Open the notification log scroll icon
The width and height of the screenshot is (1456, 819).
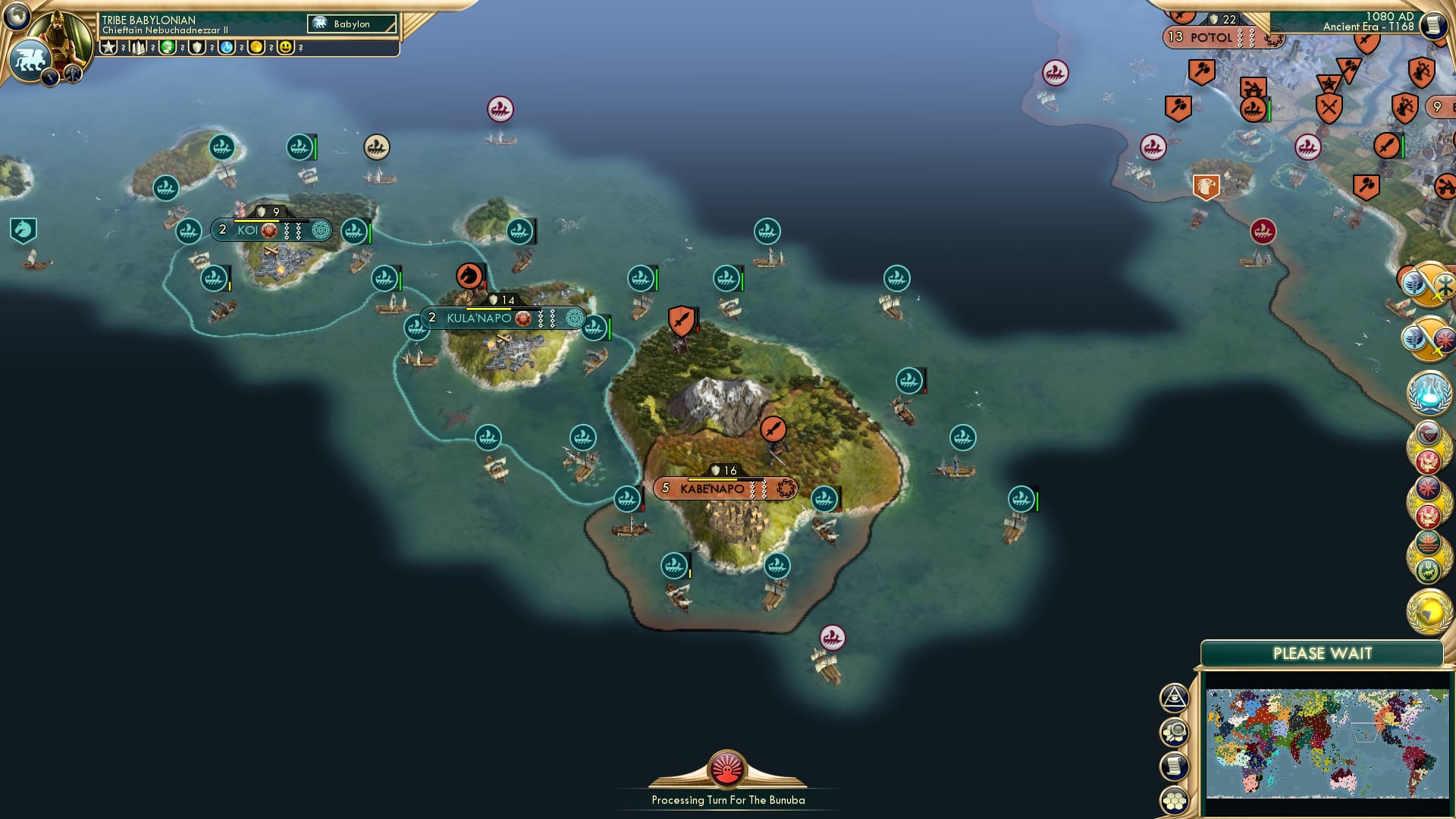tap(1175, 766)
